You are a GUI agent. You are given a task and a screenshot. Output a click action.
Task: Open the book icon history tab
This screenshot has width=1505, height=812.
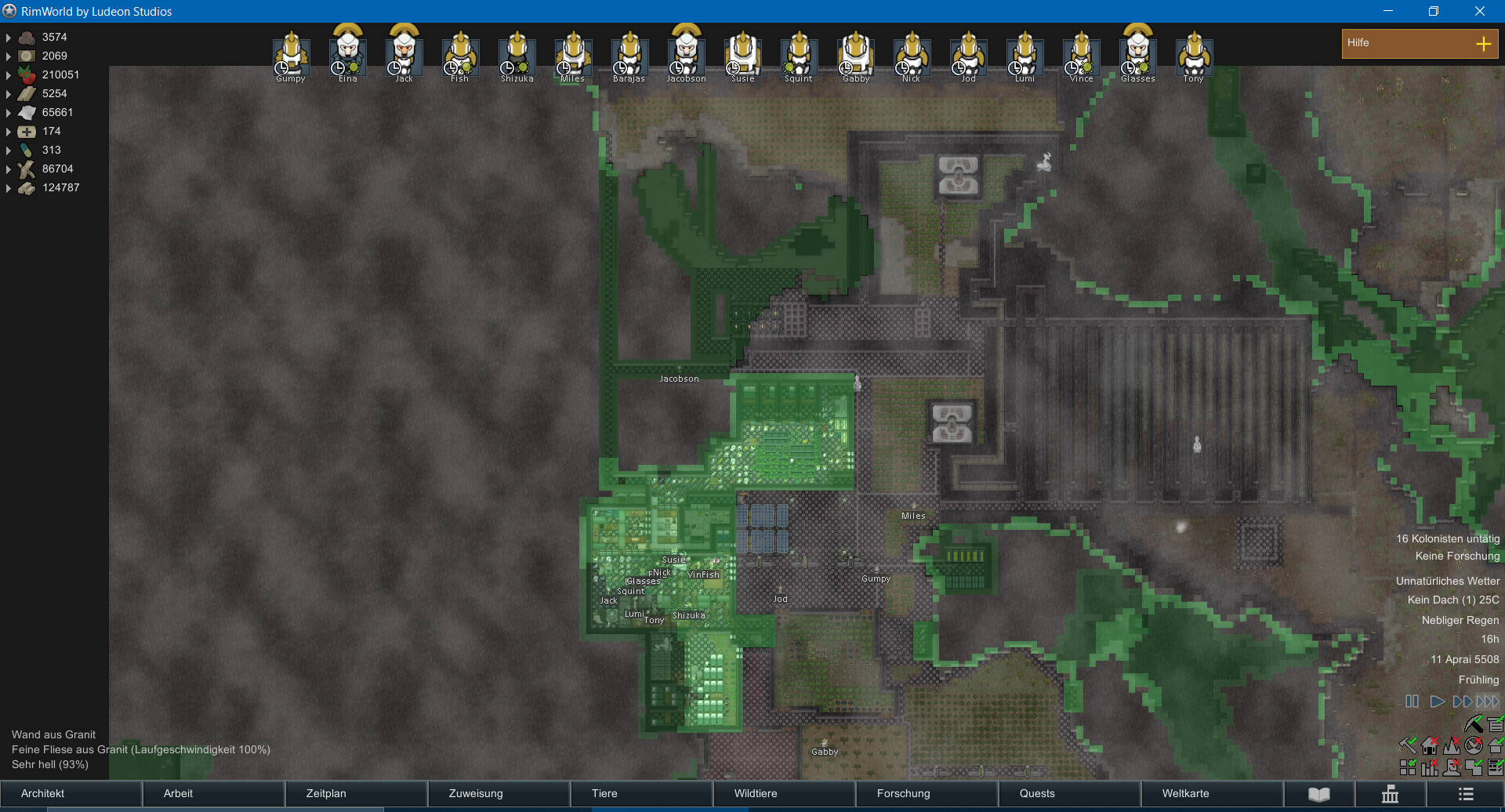[1319, 794]
